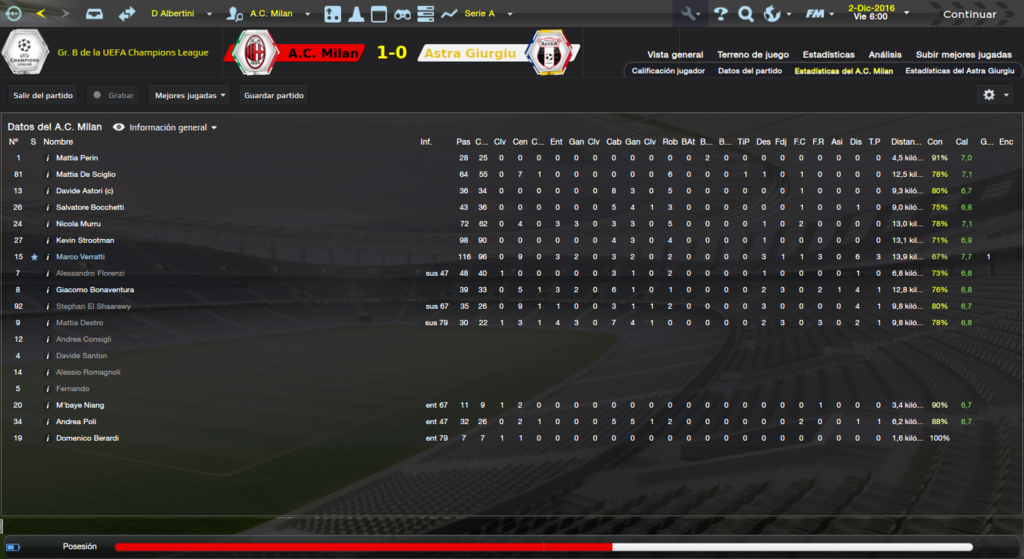Click the Continuar button
The width and height of the screenshot is (1024, 559).
coord(969,14)
